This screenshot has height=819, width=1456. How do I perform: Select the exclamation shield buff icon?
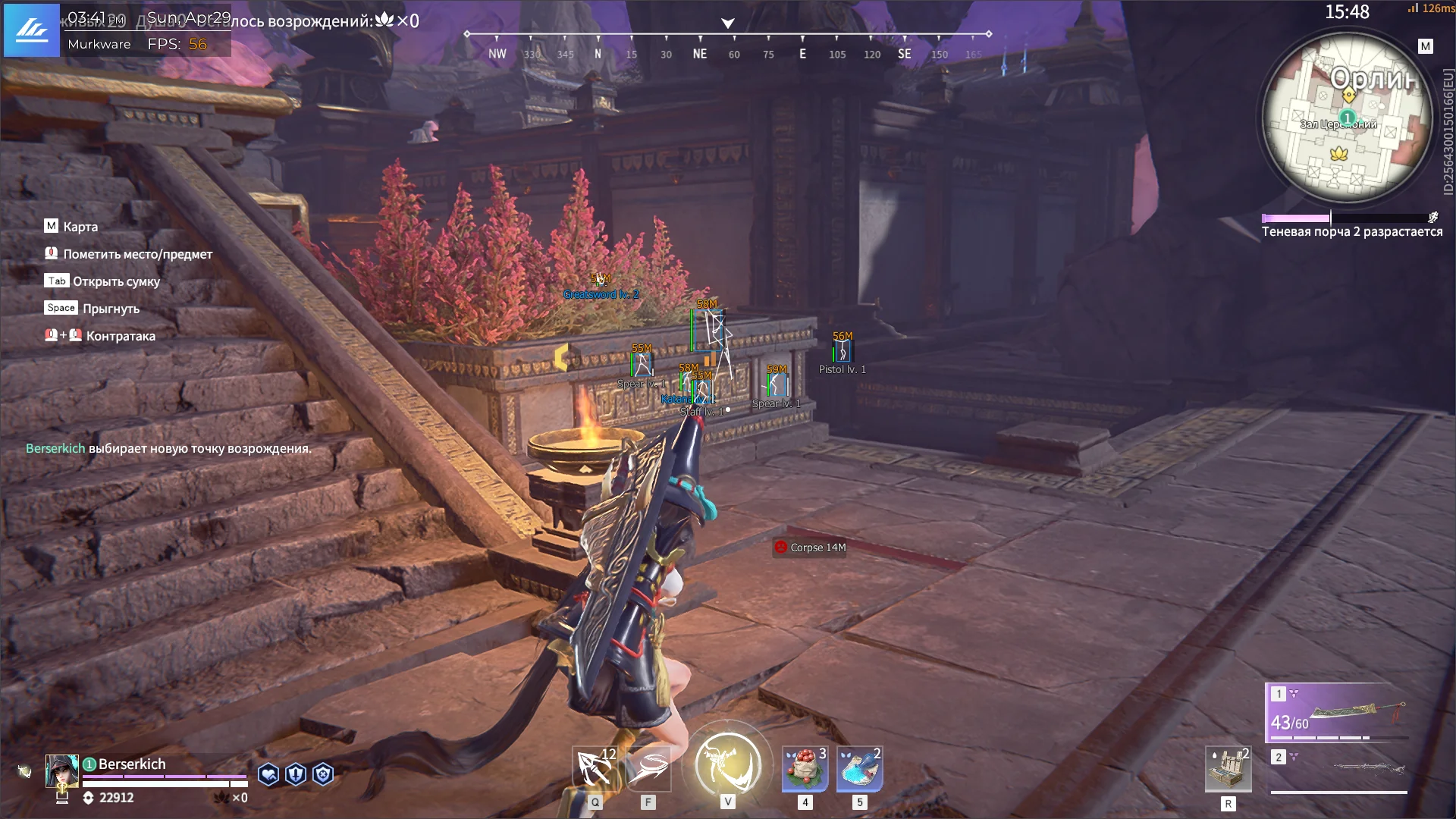pos(296,774)
